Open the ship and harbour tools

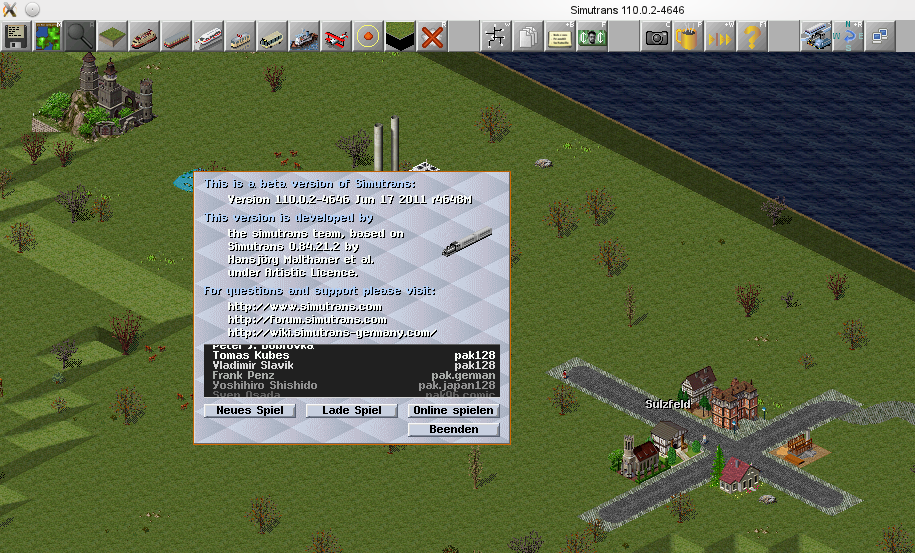(x=304, y=37)
